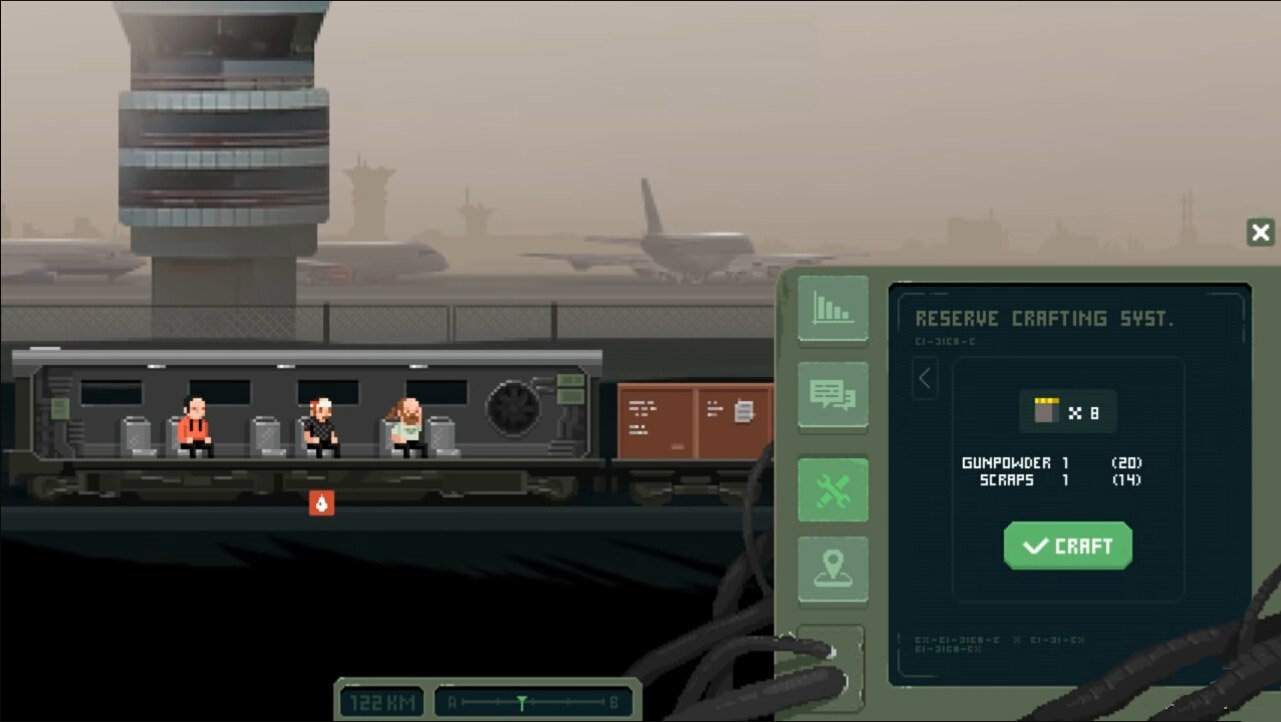Image resolution: width=1281 pixels, height=722 pixels.
Task: Show the map location pin tab
Action: 833,569
